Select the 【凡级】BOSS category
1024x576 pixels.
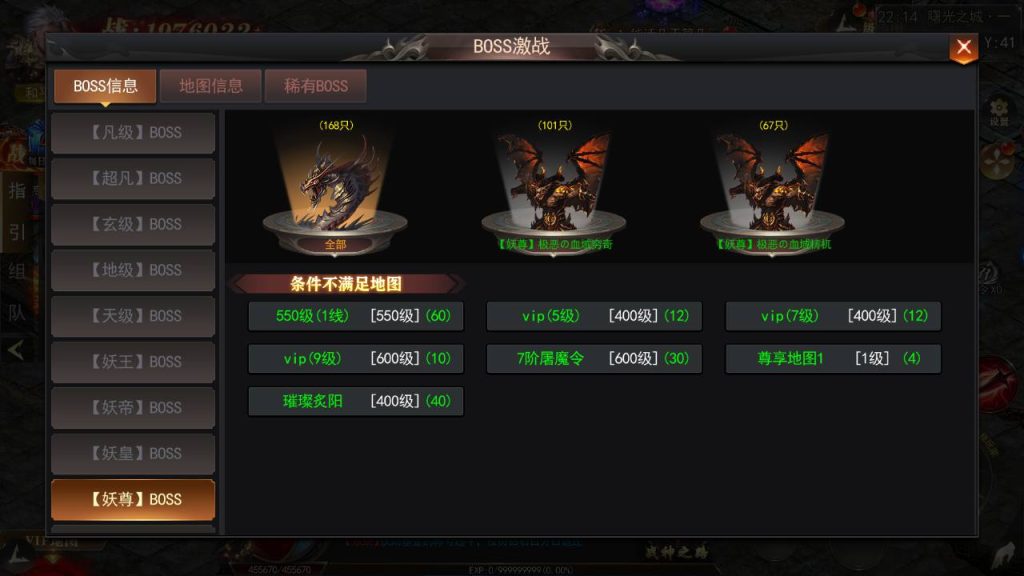pyautogui.click(x=133, y=133)
